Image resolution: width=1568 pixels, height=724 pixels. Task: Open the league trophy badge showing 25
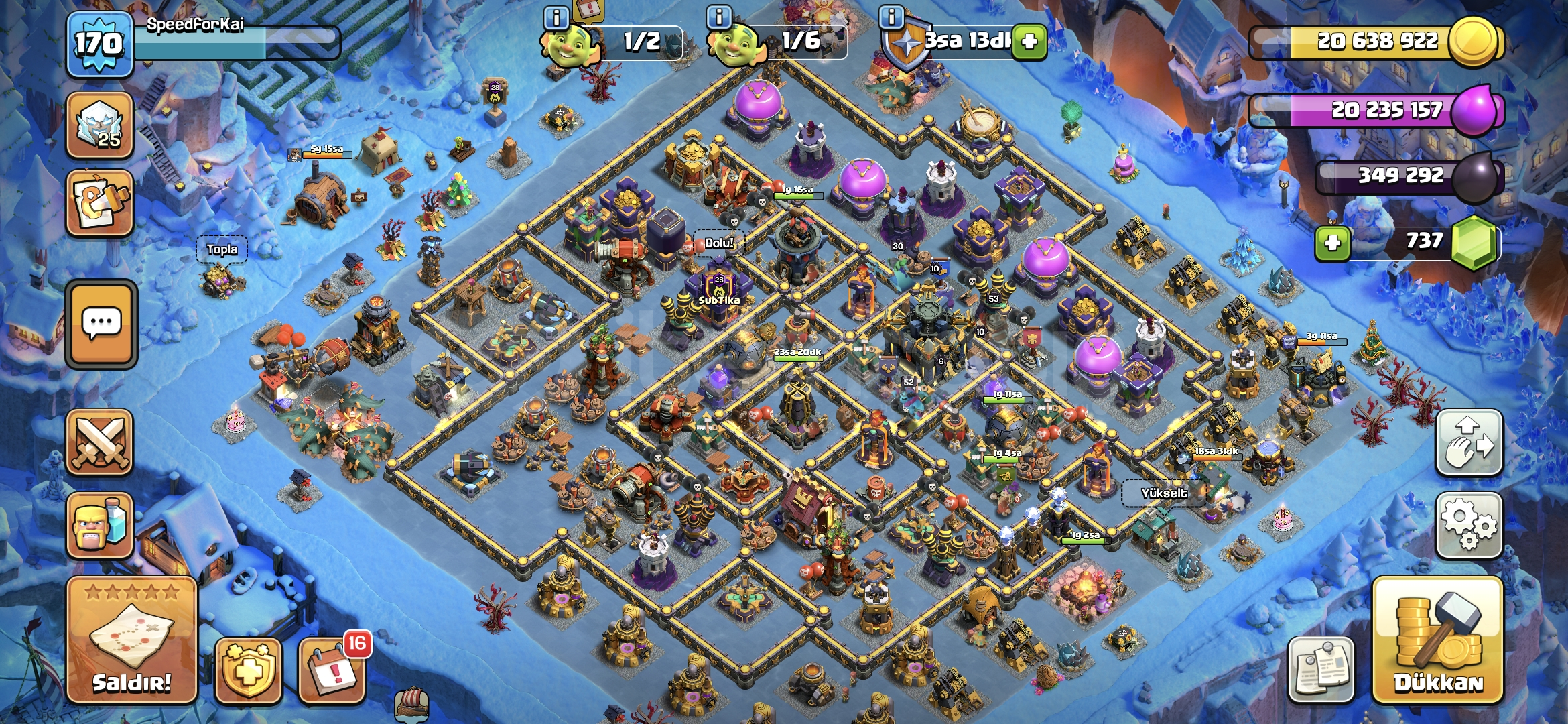point(100,125)
